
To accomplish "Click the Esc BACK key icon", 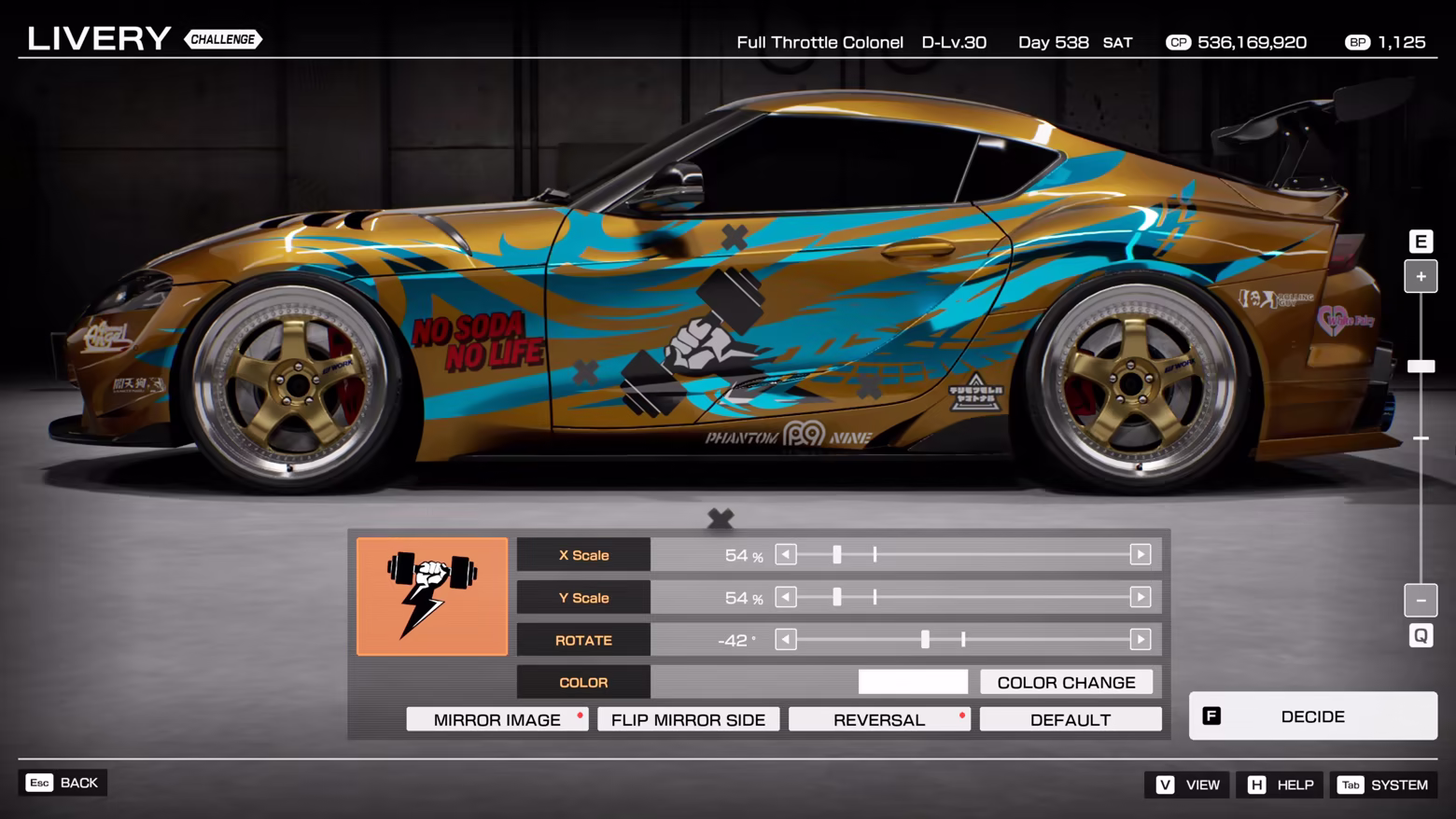I will 39,783.
